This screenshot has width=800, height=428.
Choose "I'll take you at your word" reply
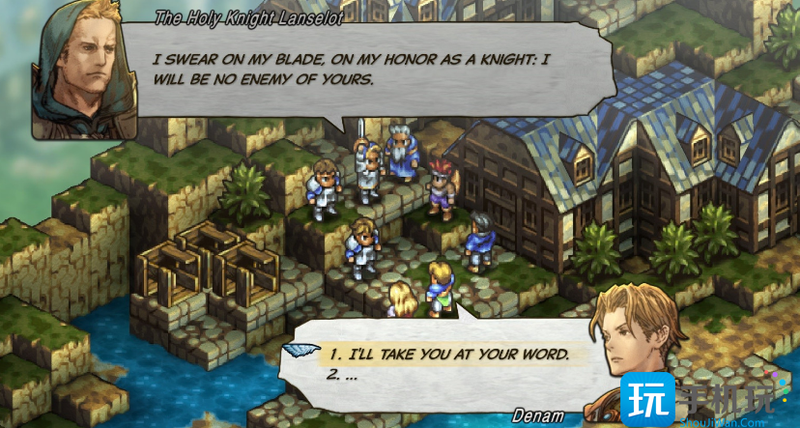coord(449,354)
